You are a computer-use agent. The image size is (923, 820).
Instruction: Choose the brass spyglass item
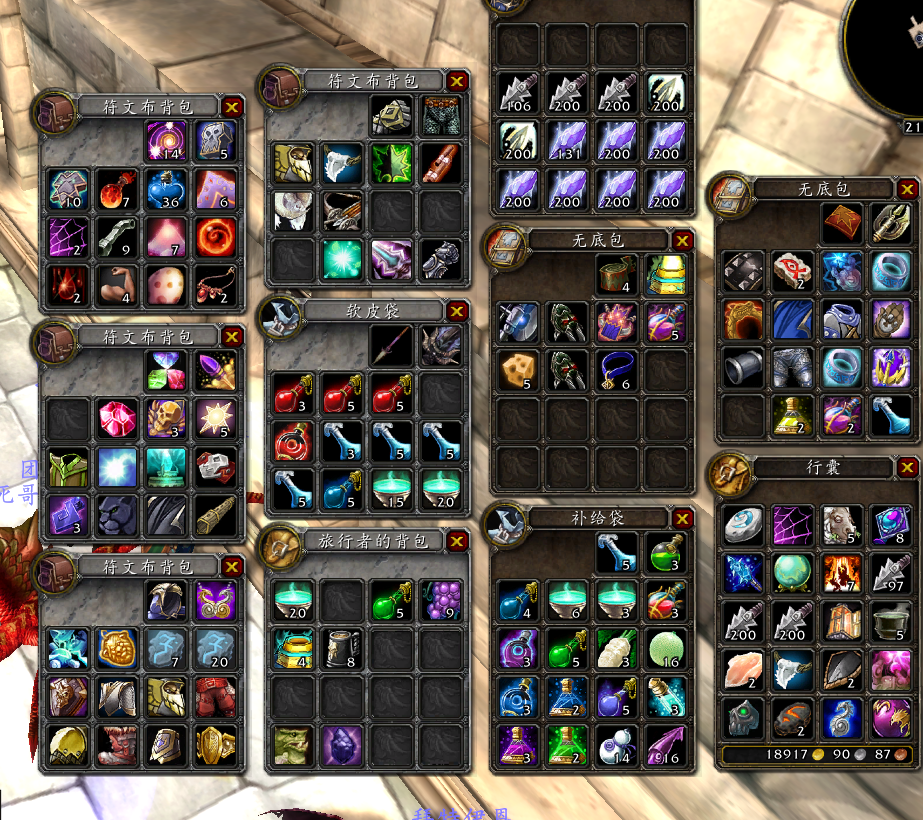(x=214, y=515)
